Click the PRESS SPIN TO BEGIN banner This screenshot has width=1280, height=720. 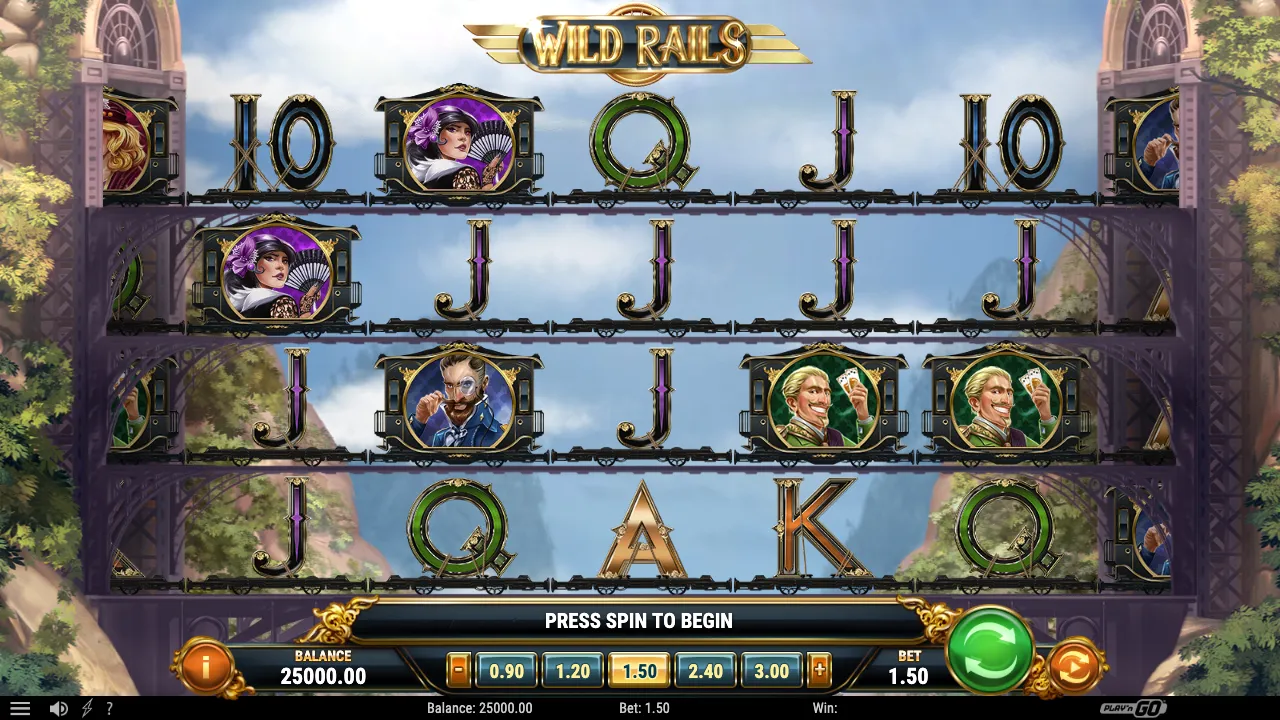[x=640, y=620]
